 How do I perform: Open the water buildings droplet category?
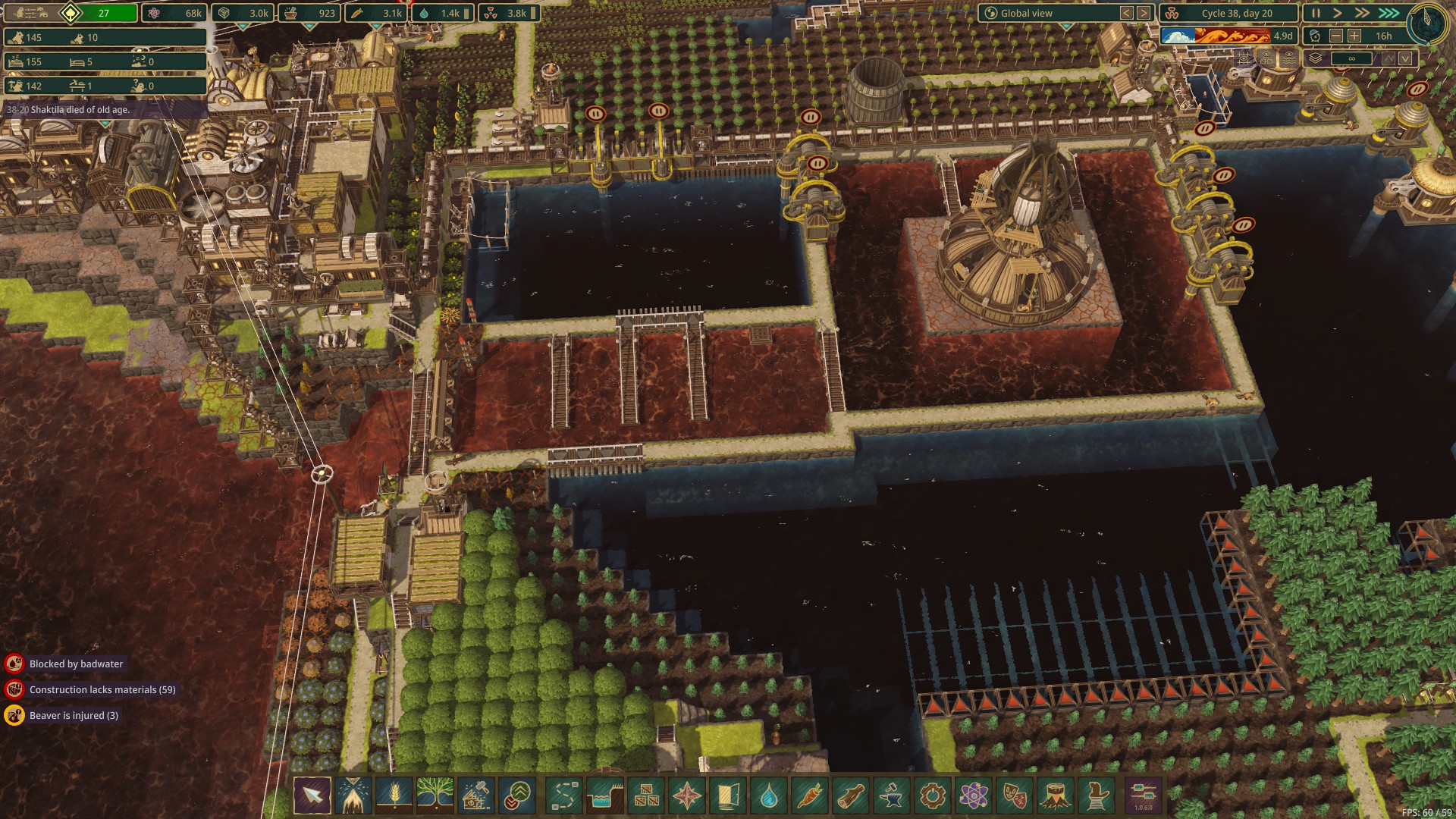[x=769, y=796]
